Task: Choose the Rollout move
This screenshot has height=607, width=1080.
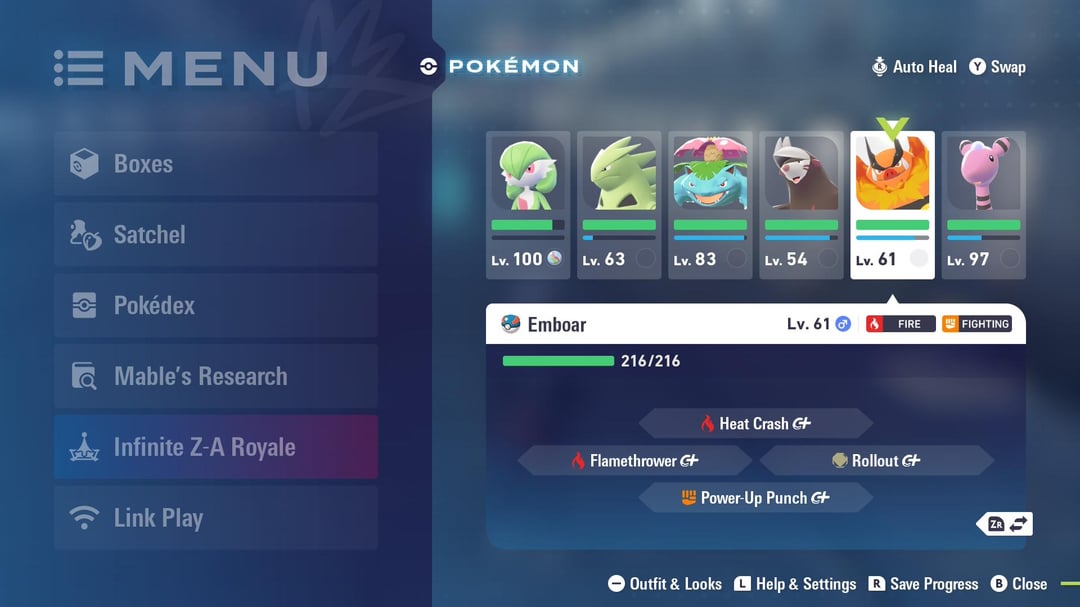Action: (876, 461)
